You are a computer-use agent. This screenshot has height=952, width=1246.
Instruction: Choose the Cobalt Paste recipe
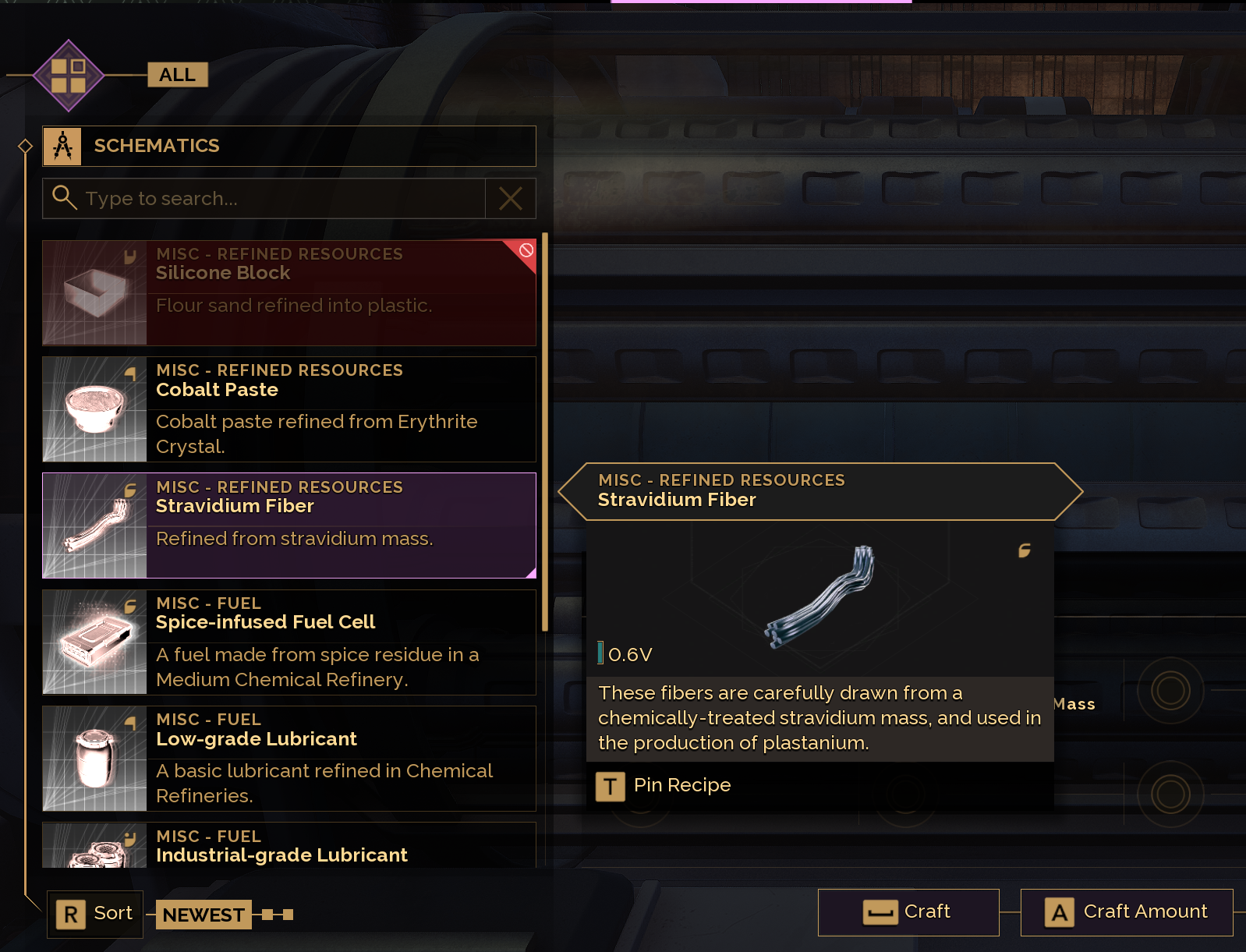point(288,409)
